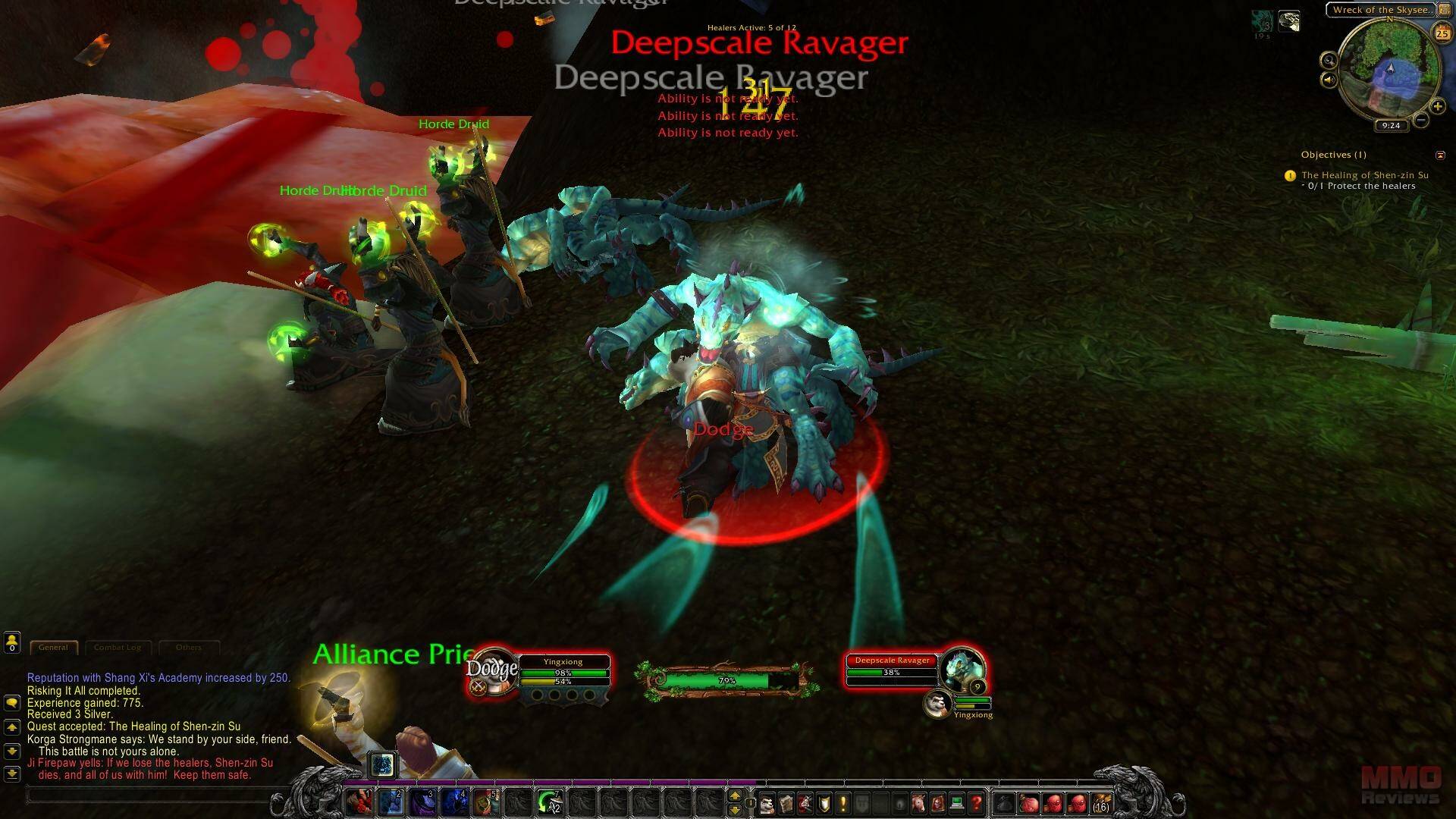Open the social friends list button
Viewport: 1456px width, 819px height.
coord(12,643)
